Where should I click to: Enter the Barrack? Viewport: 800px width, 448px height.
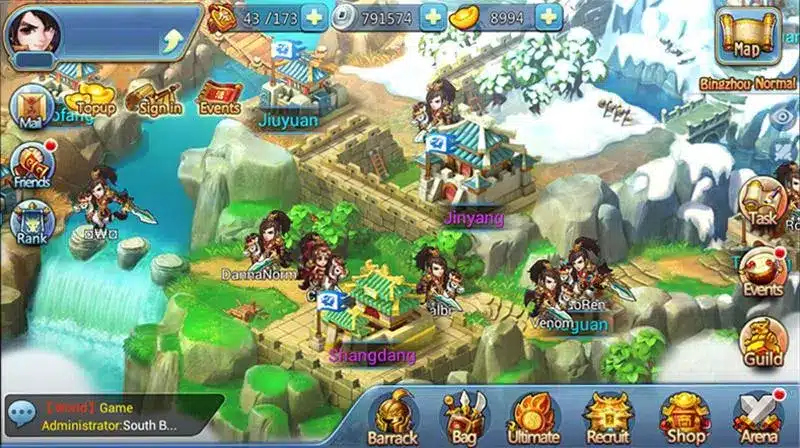395,416
